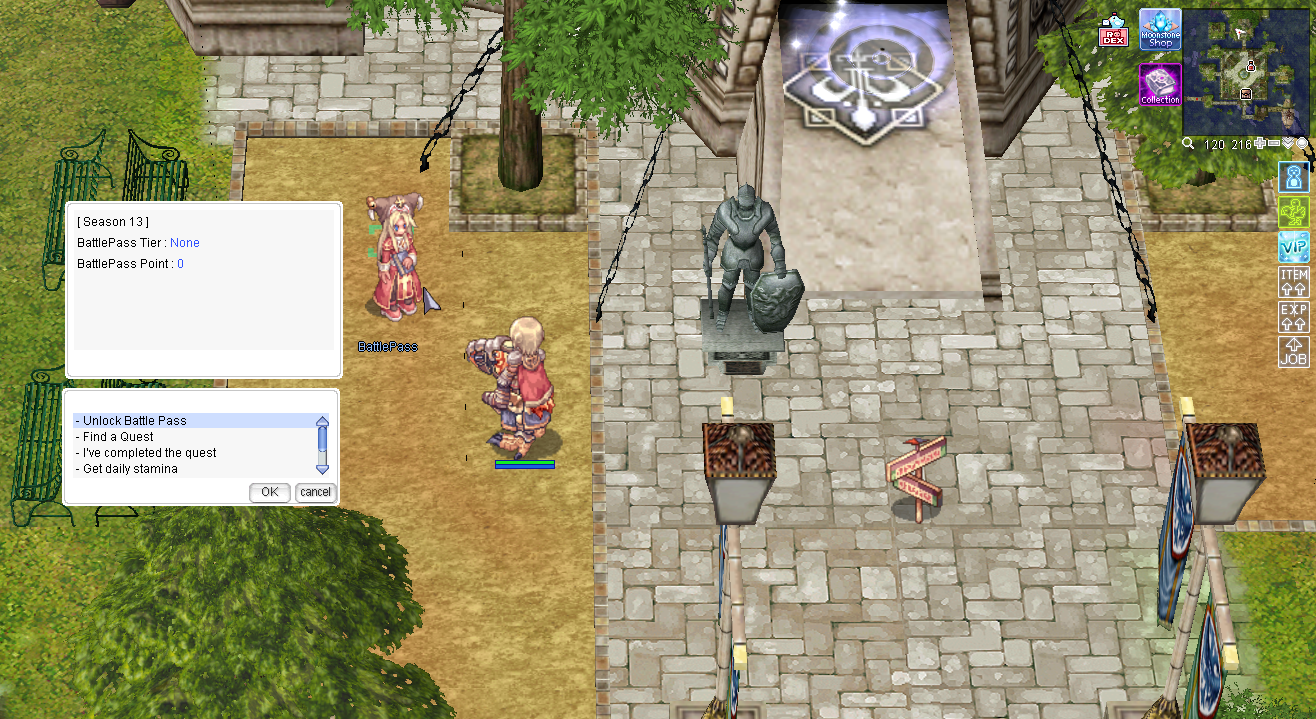Open the Moonstone Shop
The height and width of the screenshot is (719, 1316).
(x=1160, y=29)
